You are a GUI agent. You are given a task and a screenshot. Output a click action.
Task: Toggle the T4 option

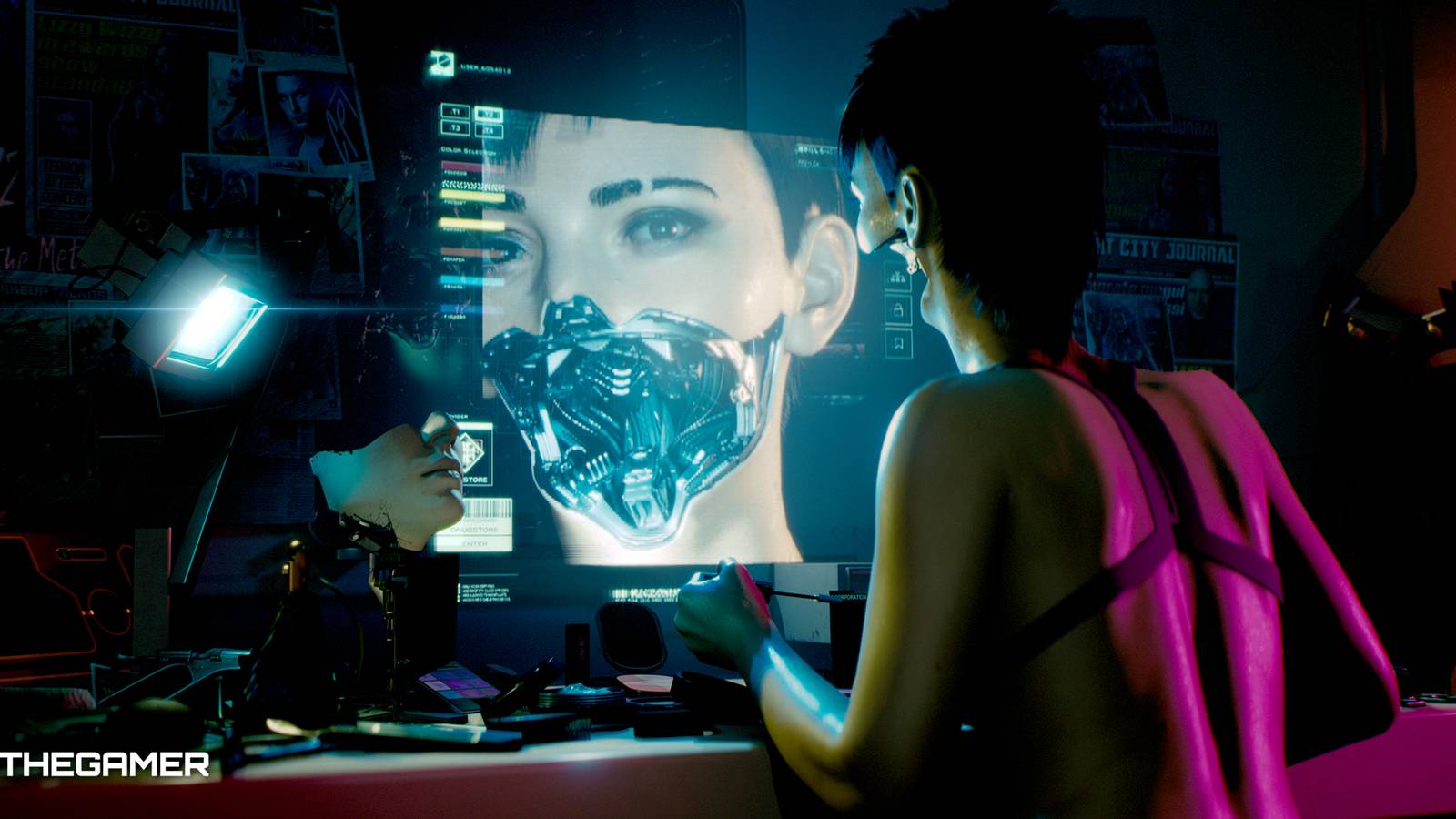pyautogui.click(x=489, y=129)
